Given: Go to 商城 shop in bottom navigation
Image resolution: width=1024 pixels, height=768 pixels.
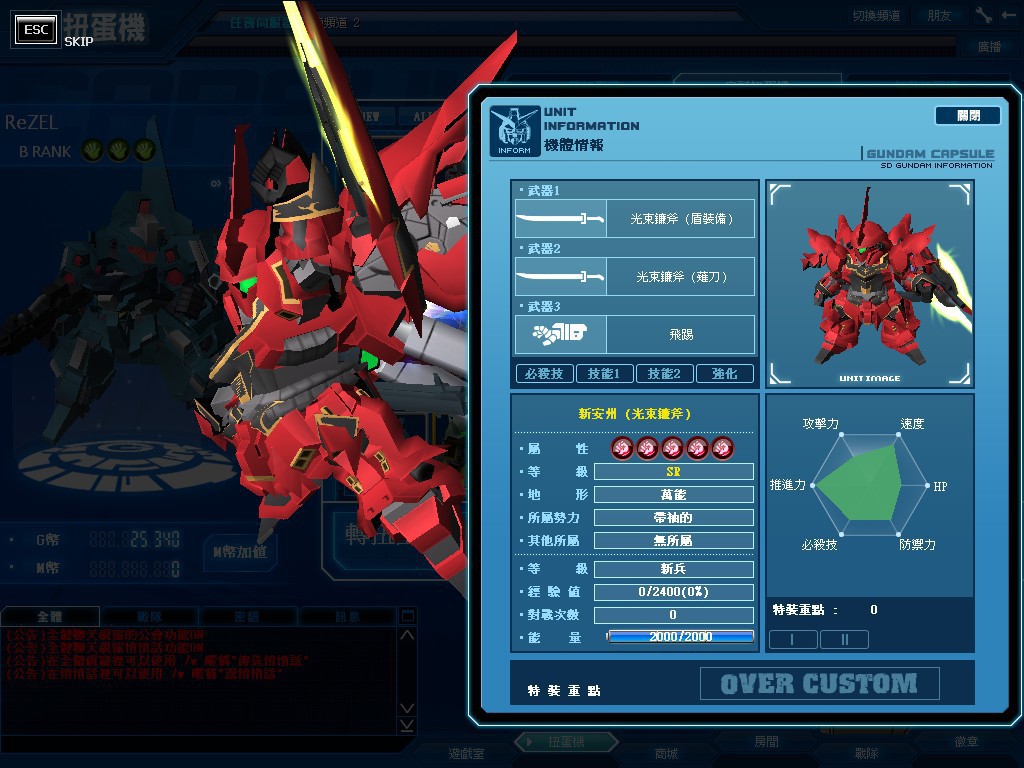Looking at the screenshot, I should pos(666,753).
